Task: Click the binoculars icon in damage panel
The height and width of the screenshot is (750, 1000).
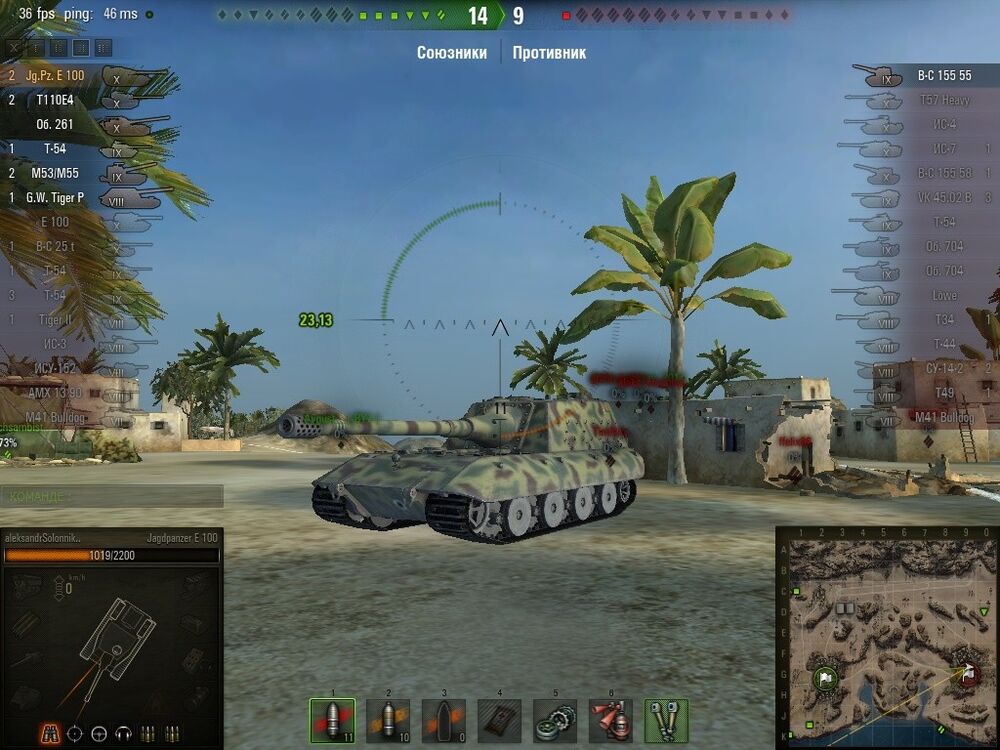Action: [x=48, y=733]
